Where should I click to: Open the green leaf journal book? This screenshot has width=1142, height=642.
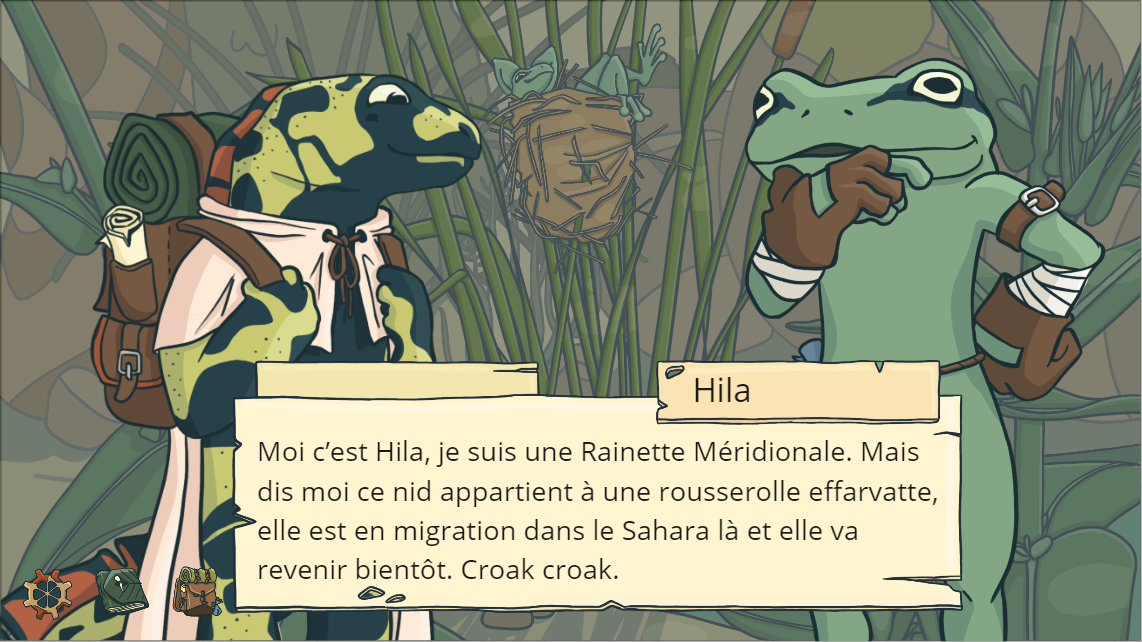click(122, 592)
